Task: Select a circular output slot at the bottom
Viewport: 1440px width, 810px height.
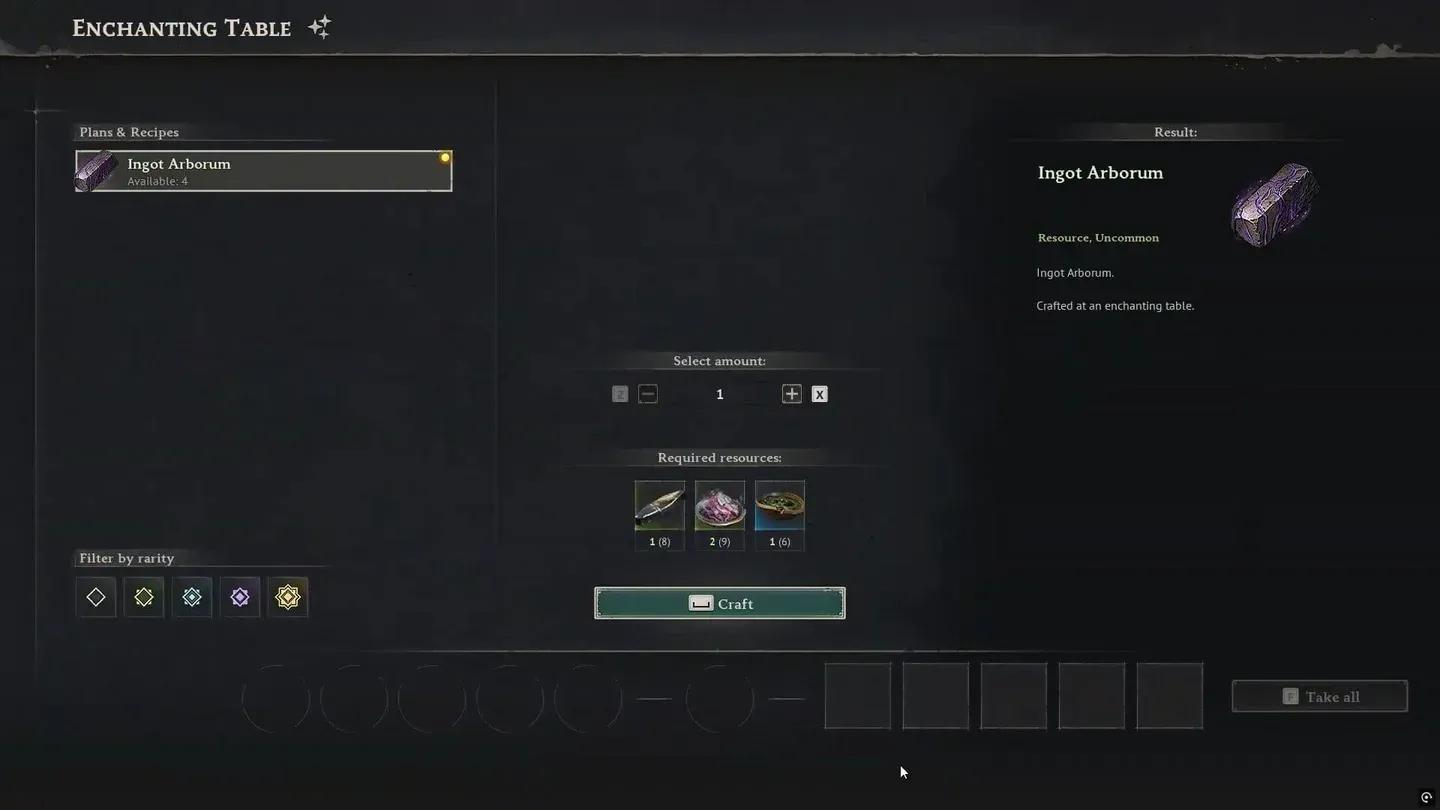Action: tap(275, 697)
